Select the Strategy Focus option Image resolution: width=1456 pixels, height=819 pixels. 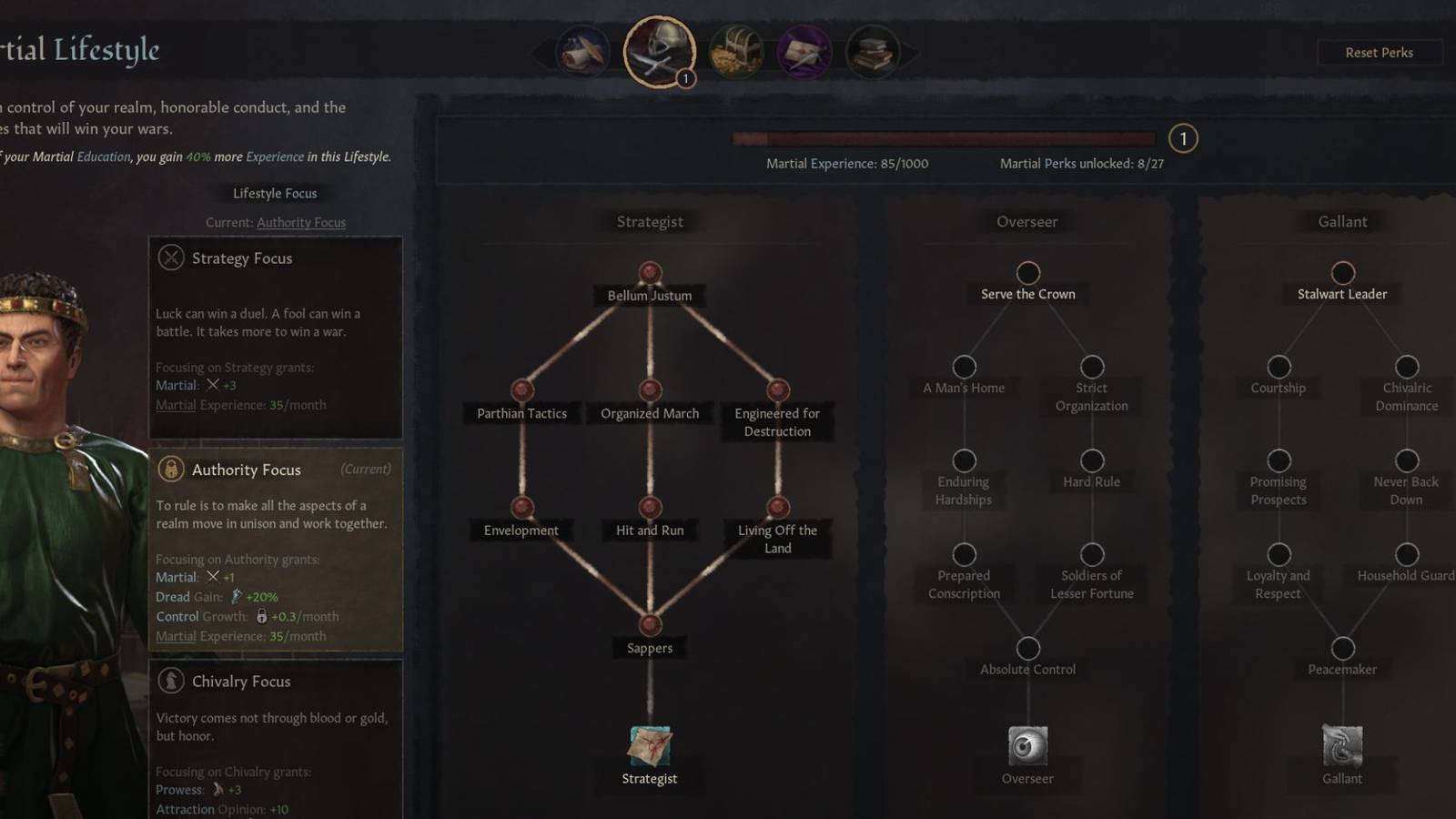pos(276,337)
